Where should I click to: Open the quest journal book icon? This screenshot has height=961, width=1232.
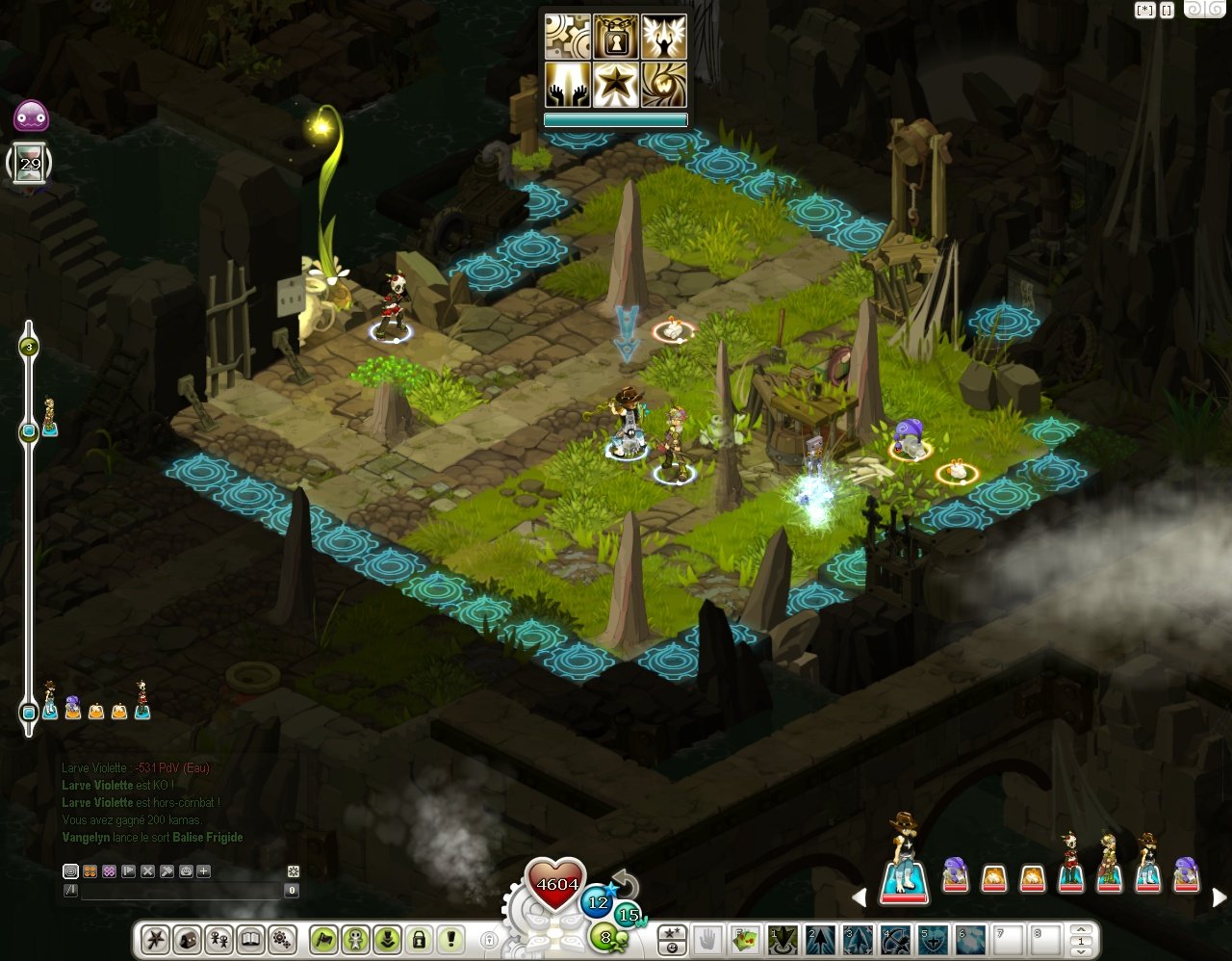click(x=251, y=942)
